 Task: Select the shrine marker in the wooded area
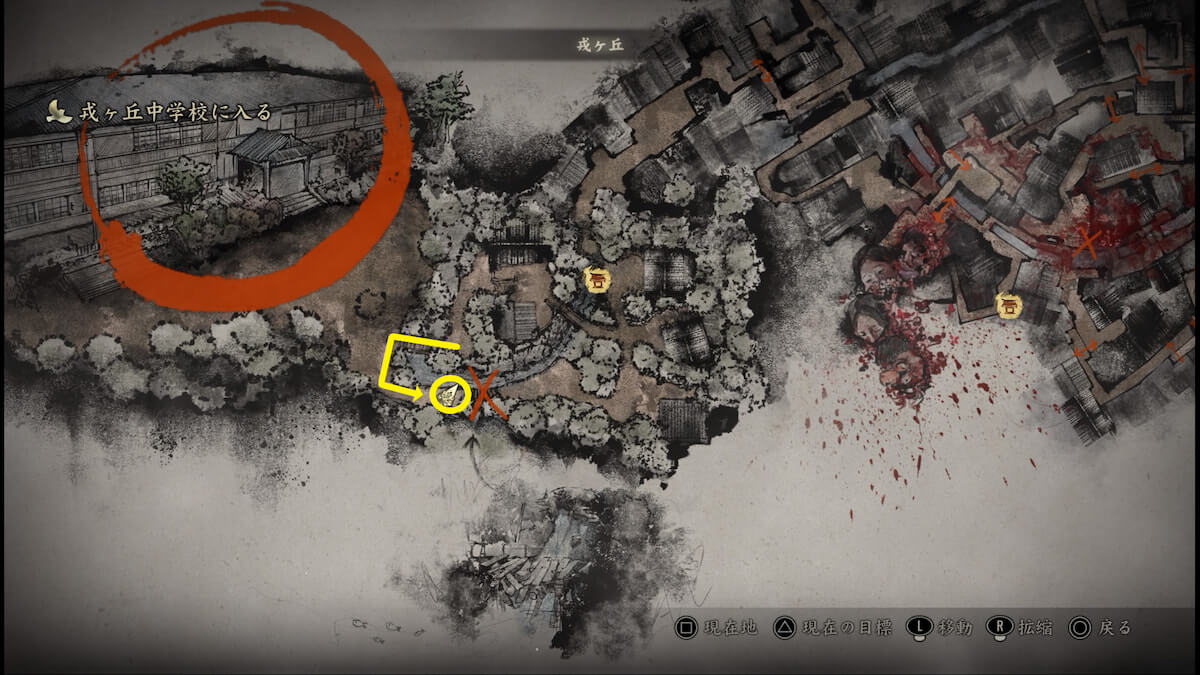(x=598, y=281)
